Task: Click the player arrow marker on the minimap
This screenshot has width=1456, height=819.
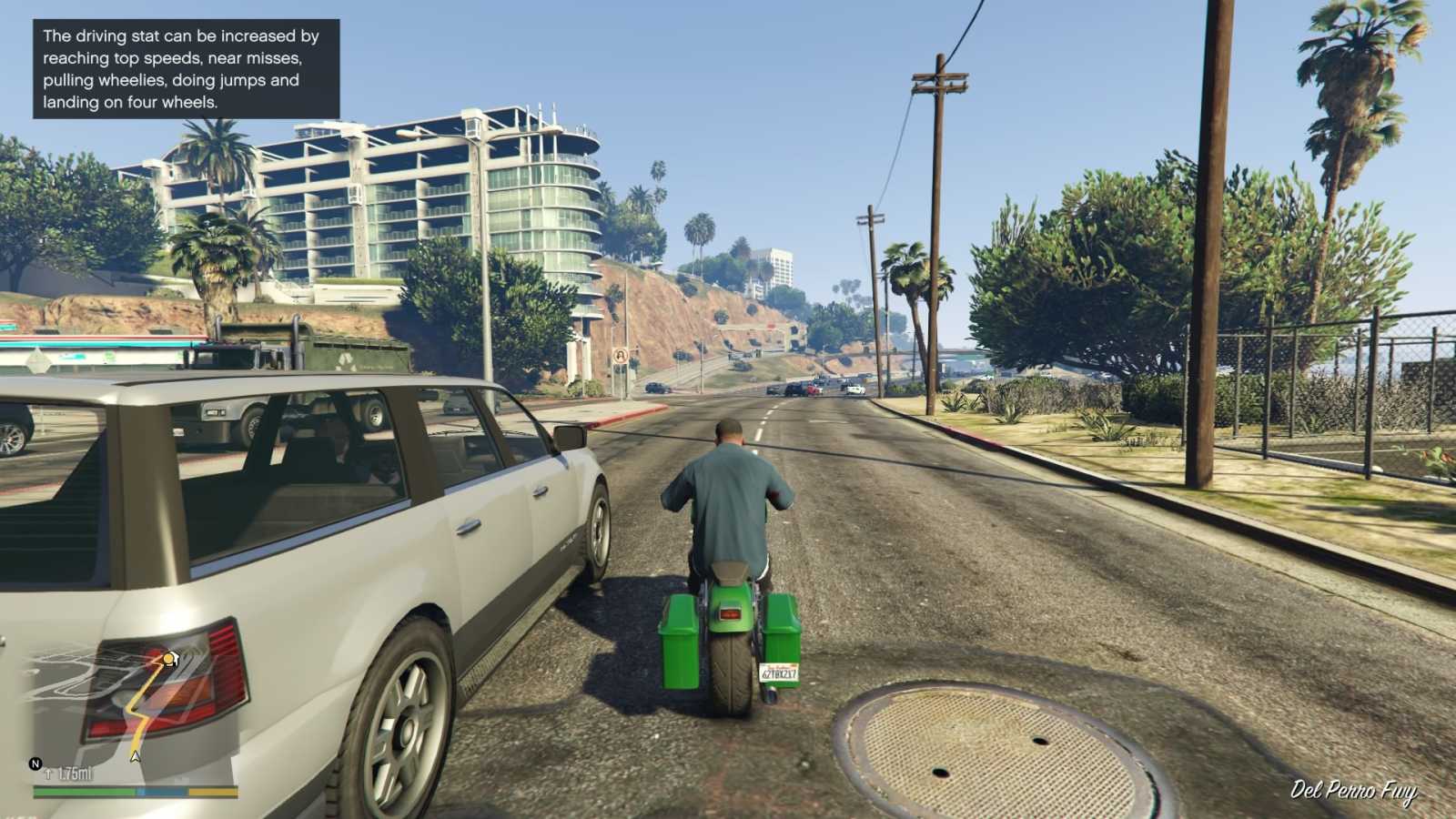Action: tap(136, 756)
